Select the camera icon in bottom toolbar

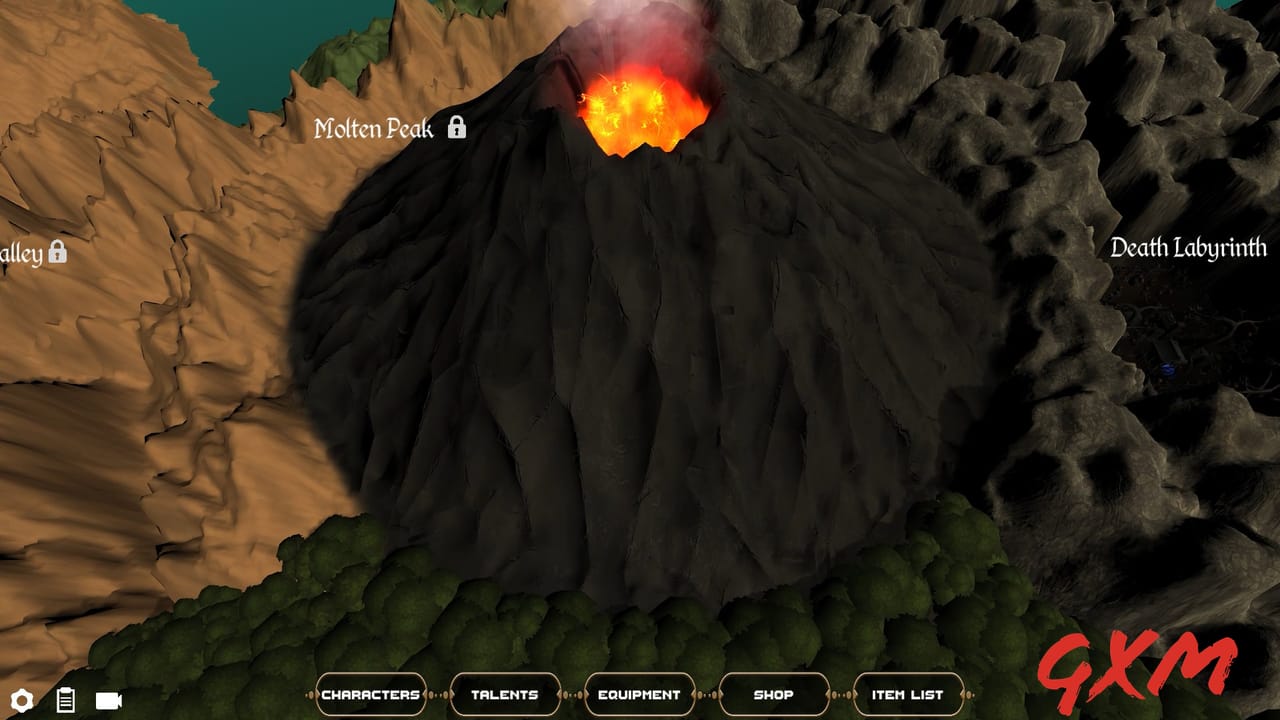click(107, 701)
